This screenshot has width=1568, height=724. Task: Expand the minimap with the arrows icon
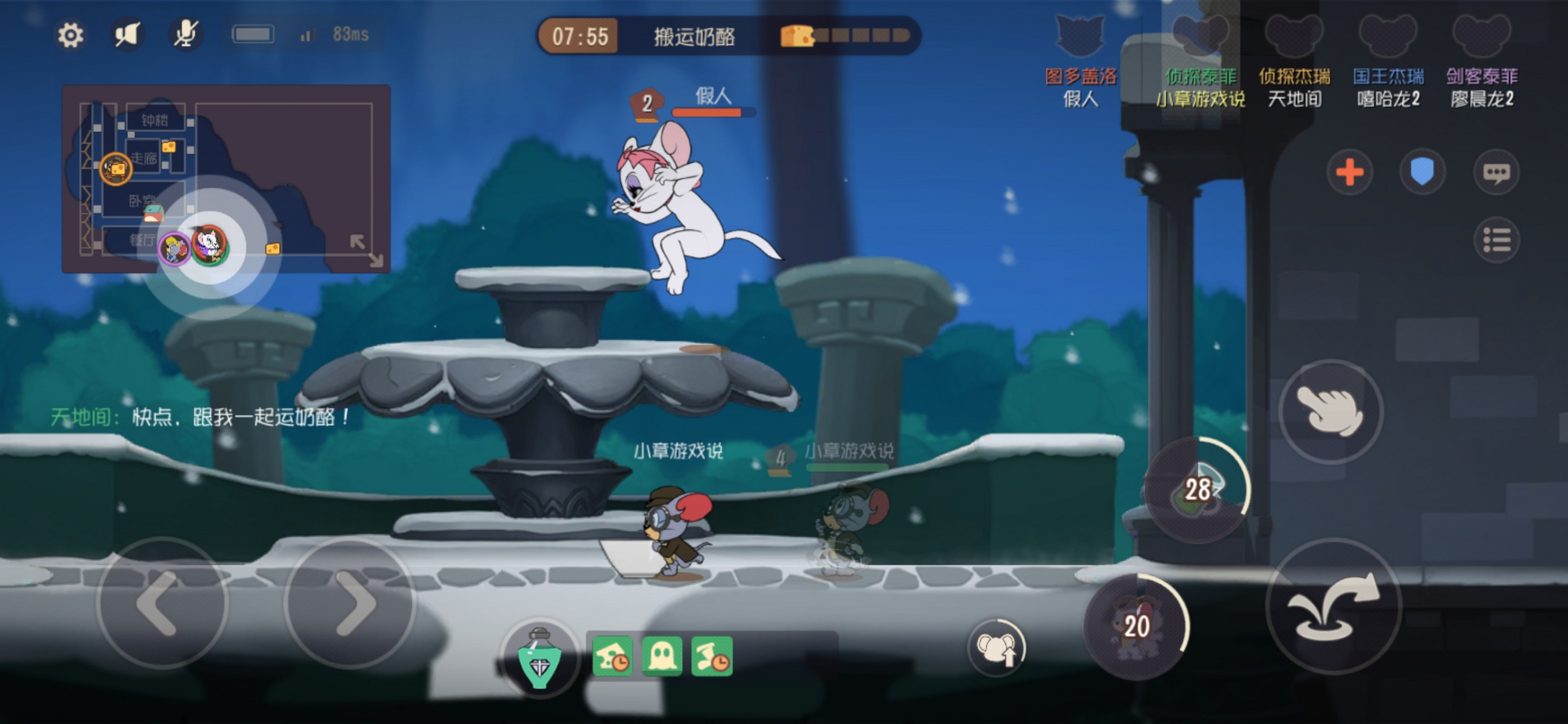pyautogui.click(x=366, y=250)
